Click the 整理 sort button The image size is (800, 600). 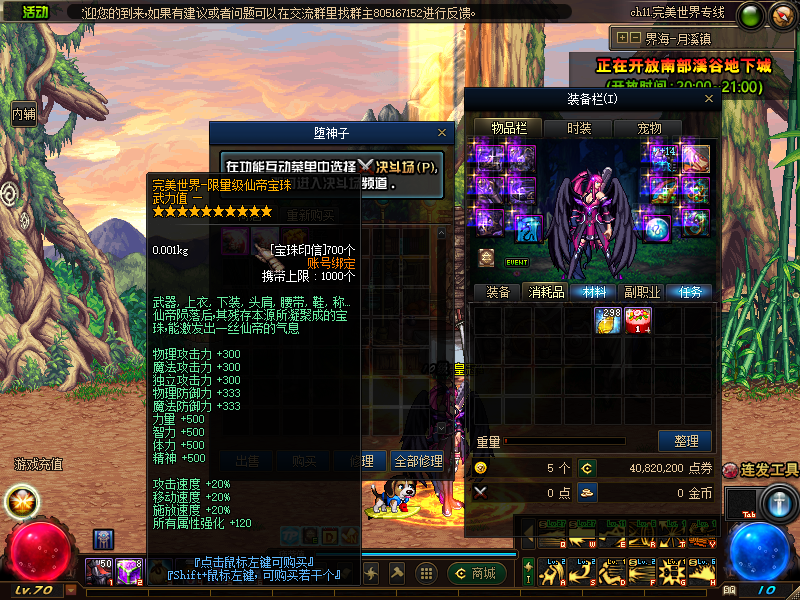(685, 441)
